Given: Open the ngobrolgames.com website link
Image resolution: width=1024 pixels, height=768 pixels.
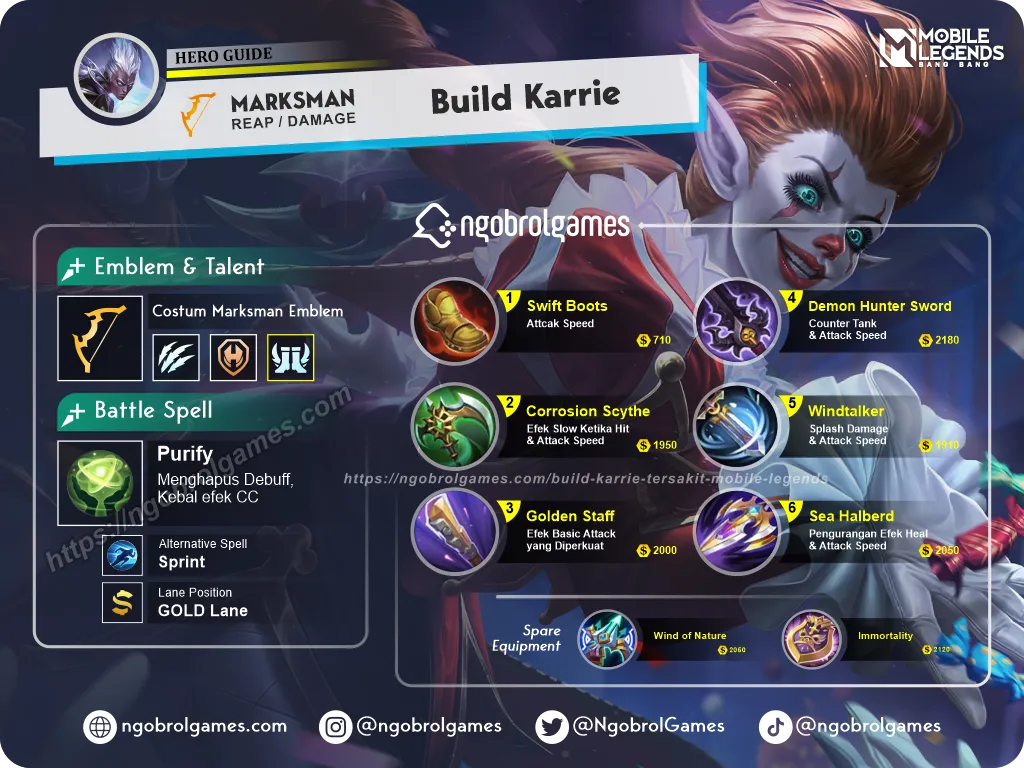Looking at the screenshot, I should click(187, 727).
